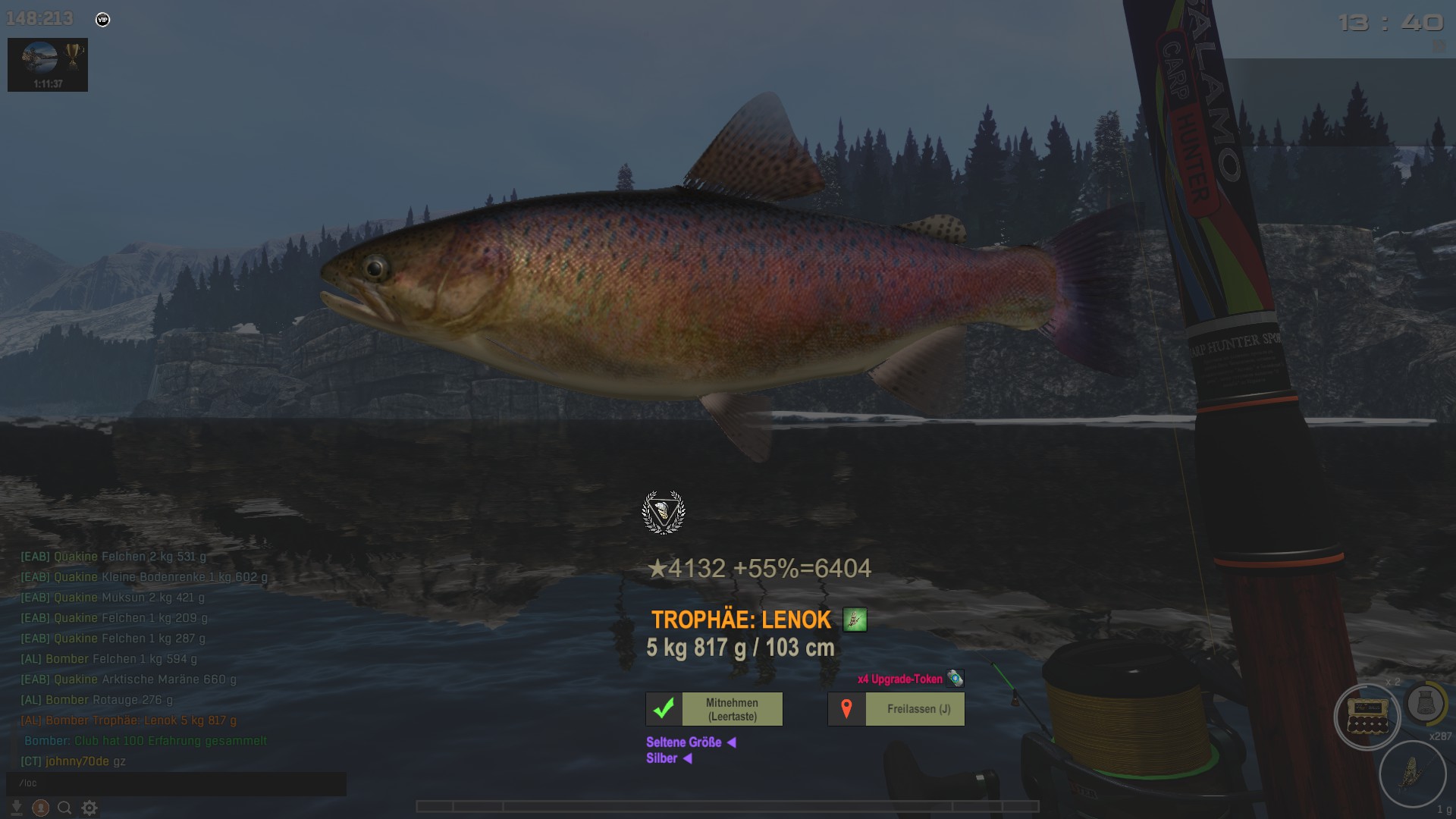Keep the fish with Mitnehmen
This screenshot has height=819, width=1456.
pos(732,709)
